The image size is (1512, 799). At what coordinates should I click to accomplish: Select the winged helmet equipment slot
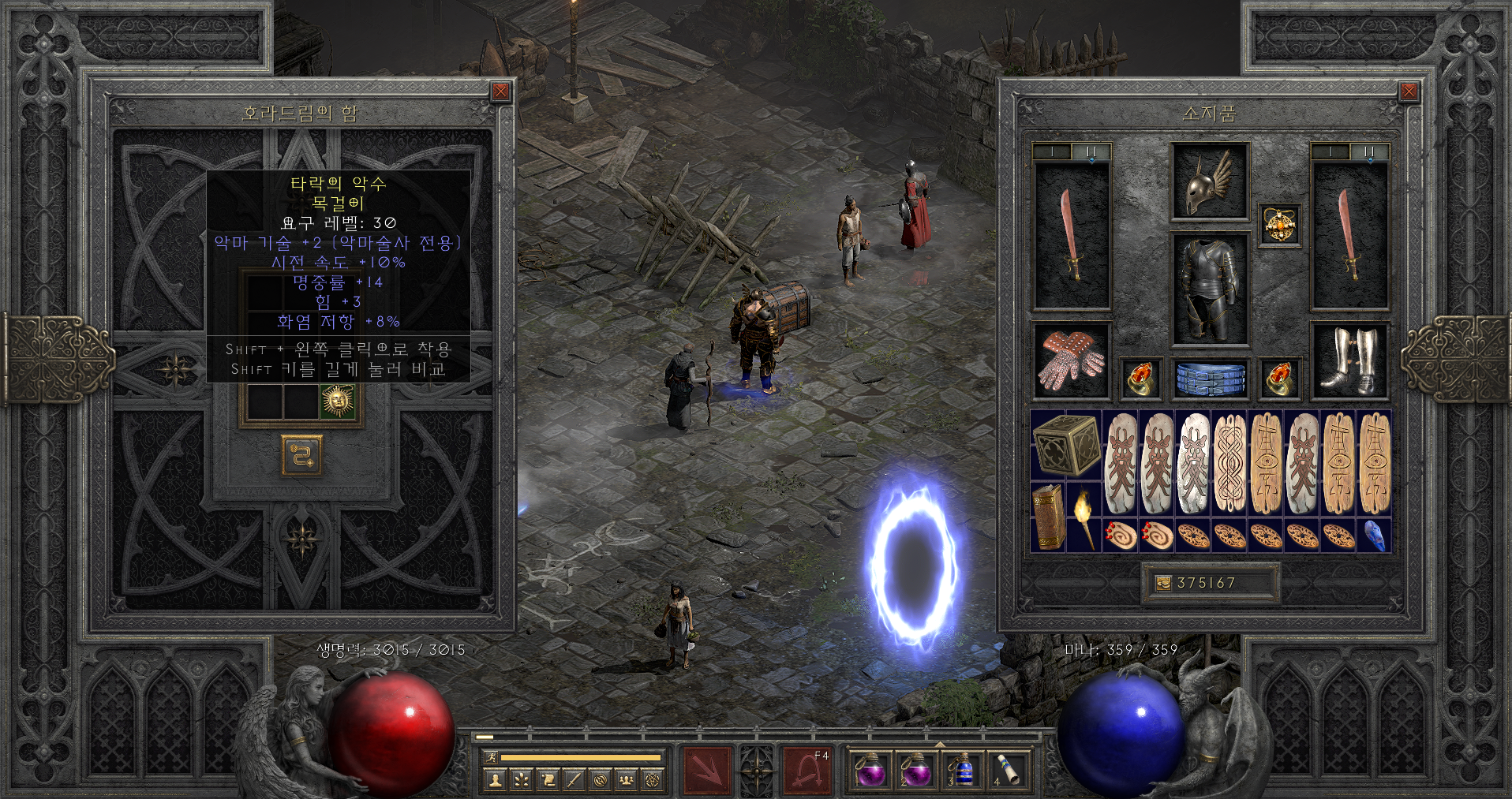click(x=1209, y=182)
